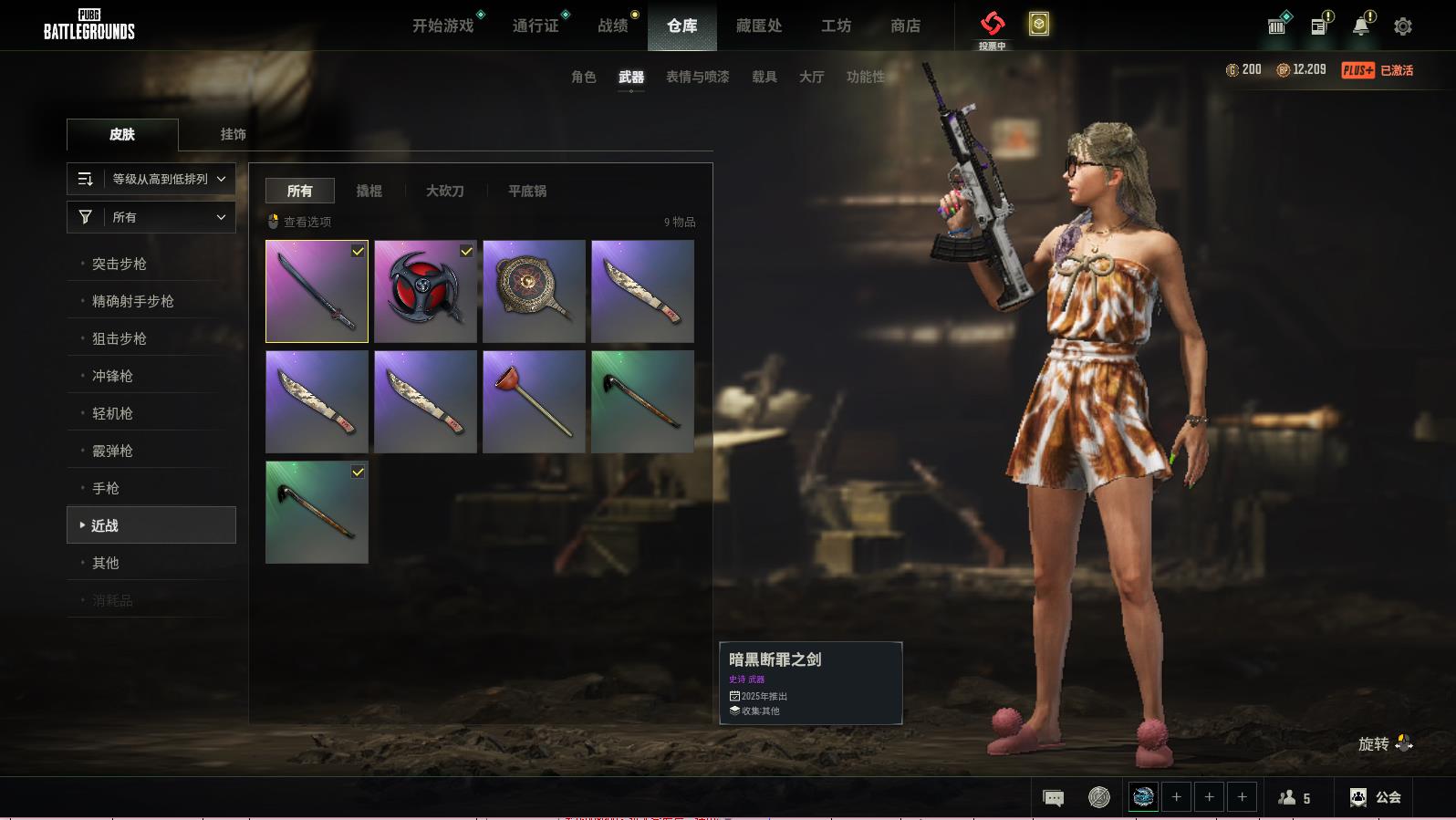Open the 商店 store tab
Viewport: 1456px width, 820px height.
(905, 26)
